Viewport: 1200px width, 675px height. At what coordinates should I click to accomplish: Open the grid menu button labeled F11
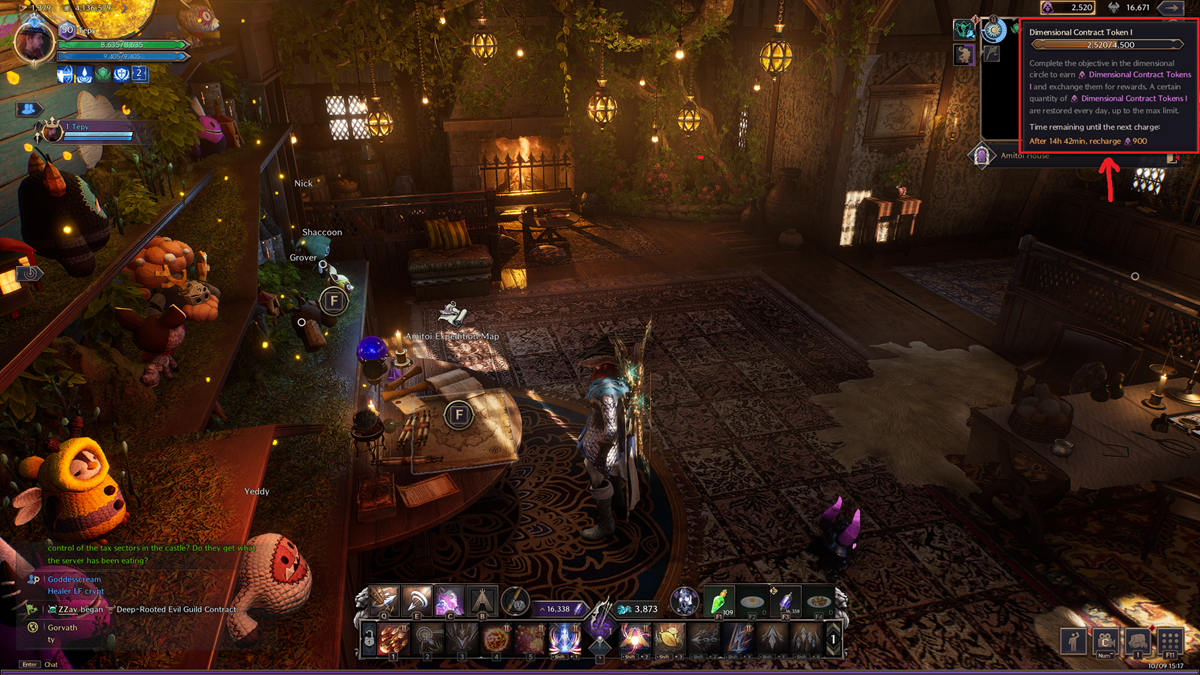tap(1171, 641)
